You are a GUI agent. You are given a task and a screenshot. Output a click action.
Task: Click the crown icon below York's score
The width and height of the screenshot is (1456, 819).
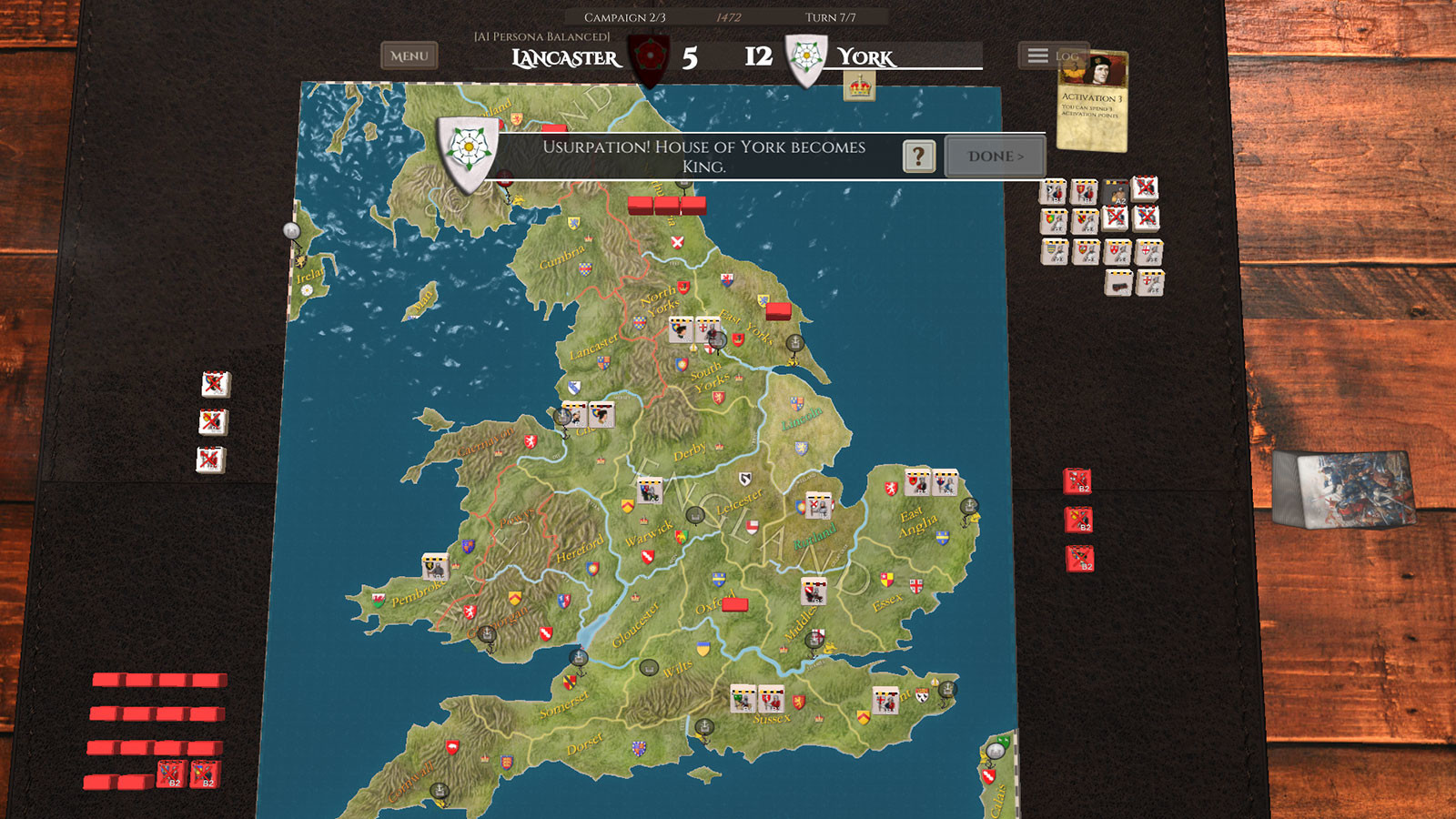tap(859, 87)
